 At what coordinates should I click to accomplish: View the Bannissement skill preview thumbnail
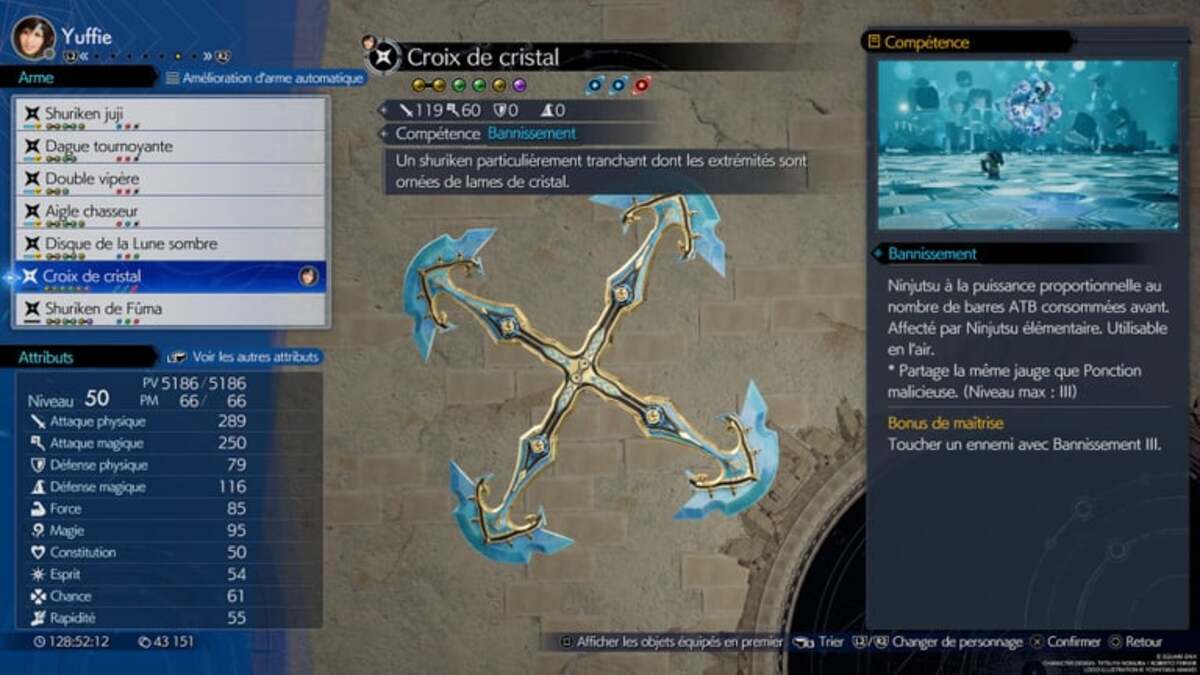click(x=1028, y=145)
